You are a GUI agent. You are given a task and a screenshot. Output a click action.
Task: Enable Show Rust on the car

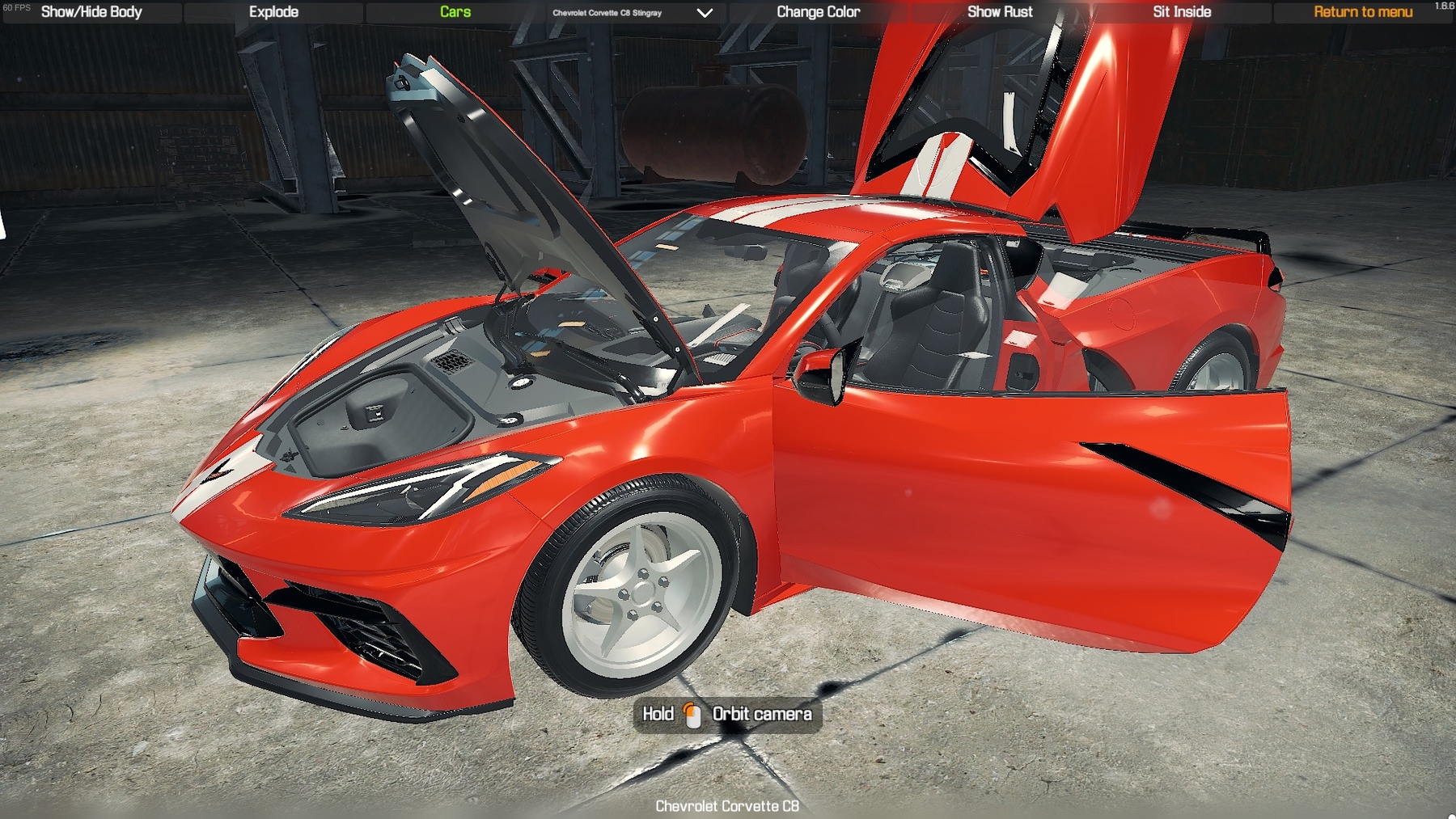coord(1000,12)
